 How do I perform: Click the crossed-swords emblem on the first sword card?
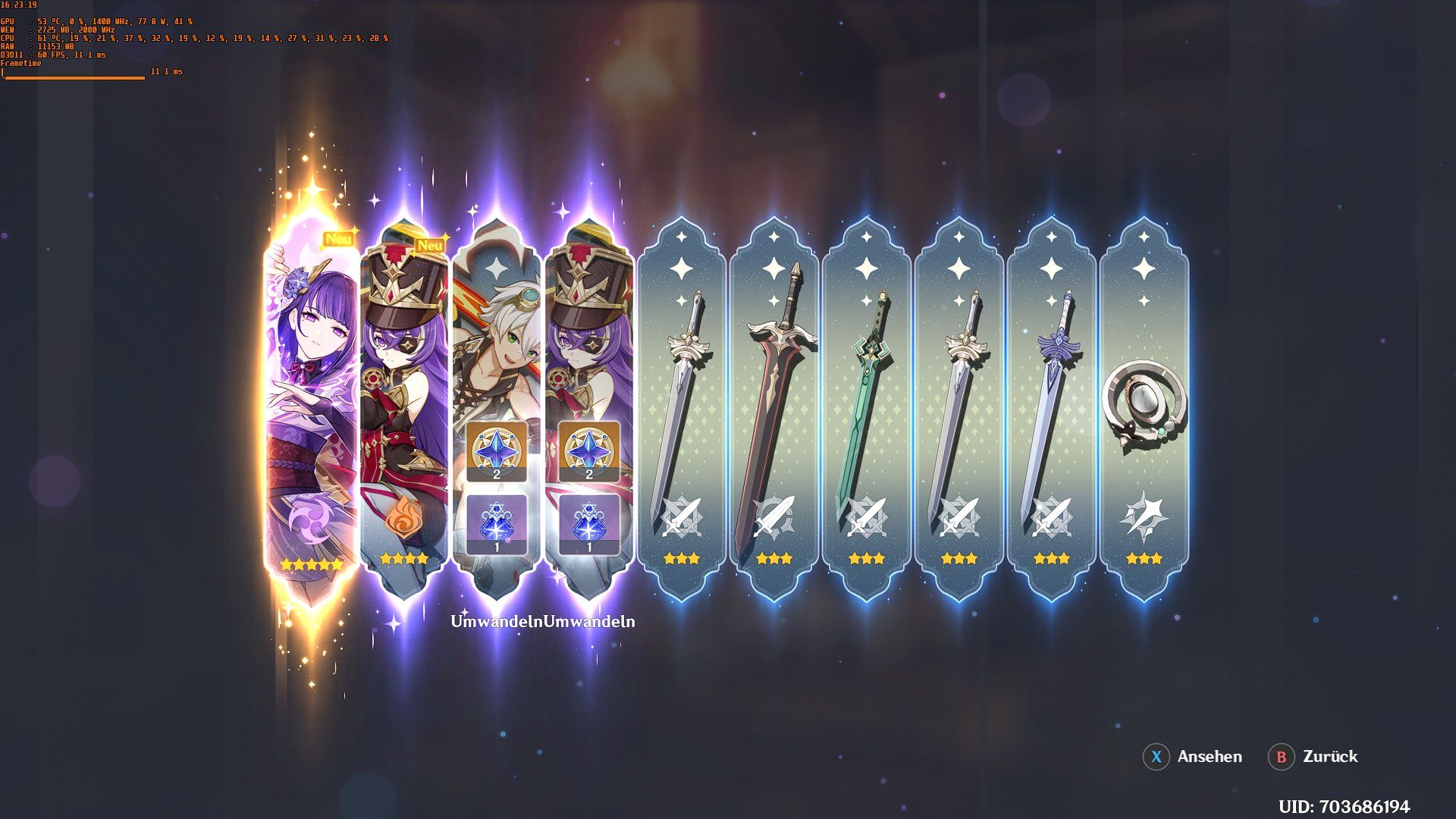pyautogui.click(x=683, y=518)
